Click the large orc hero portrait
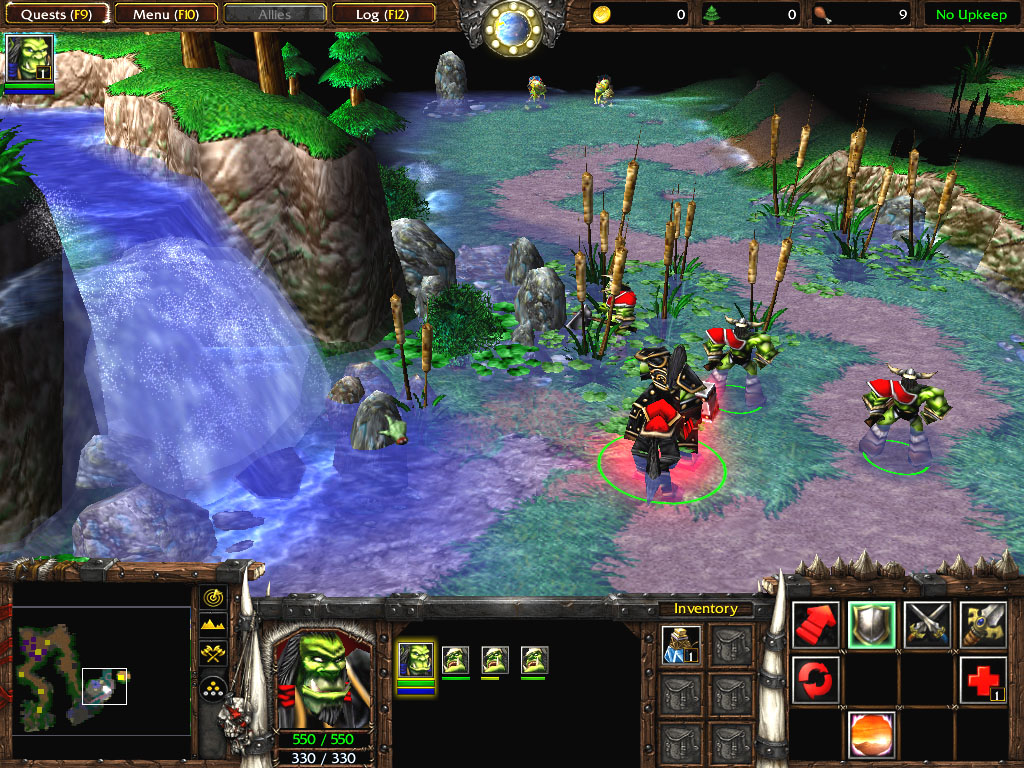 click(x=321, y=677)
